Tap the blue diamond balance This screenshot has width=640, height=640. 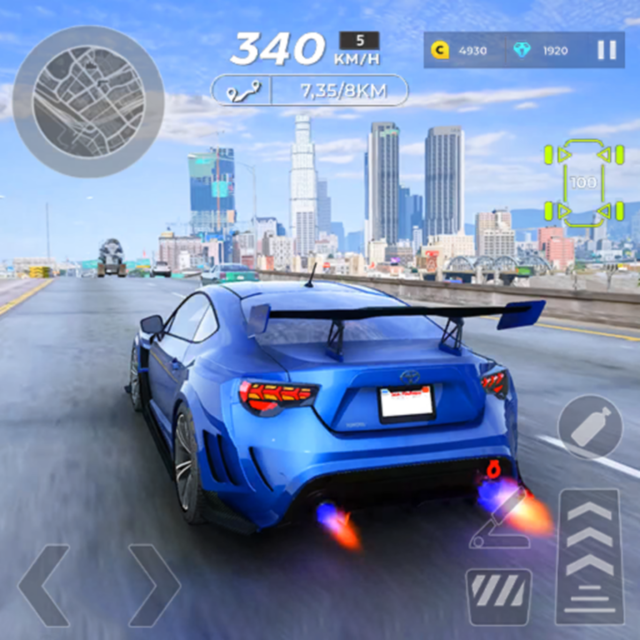pos(542,50)
